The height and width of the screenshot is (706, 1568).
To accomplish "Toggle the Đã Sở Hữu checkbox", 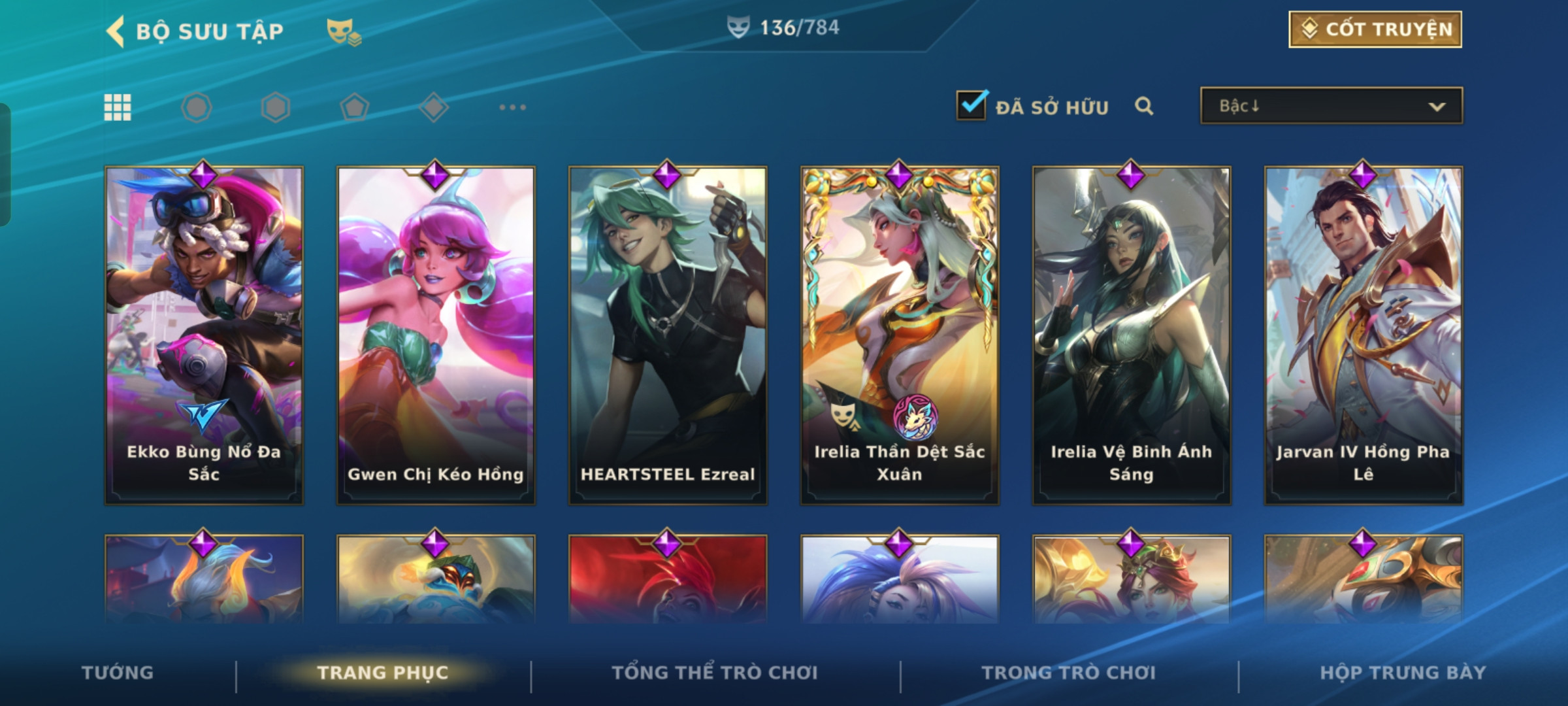I will (972, 105).
